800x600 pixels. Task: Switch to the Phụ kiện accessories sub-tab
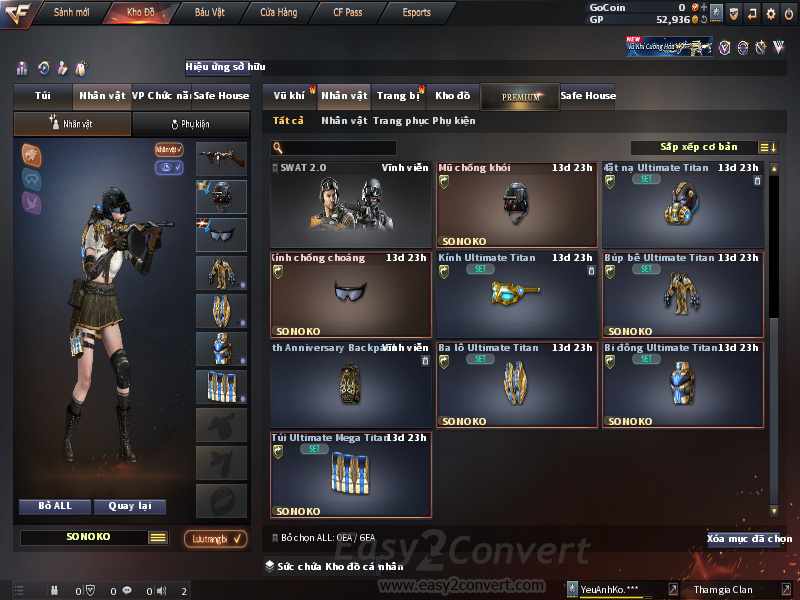(190, 124)
